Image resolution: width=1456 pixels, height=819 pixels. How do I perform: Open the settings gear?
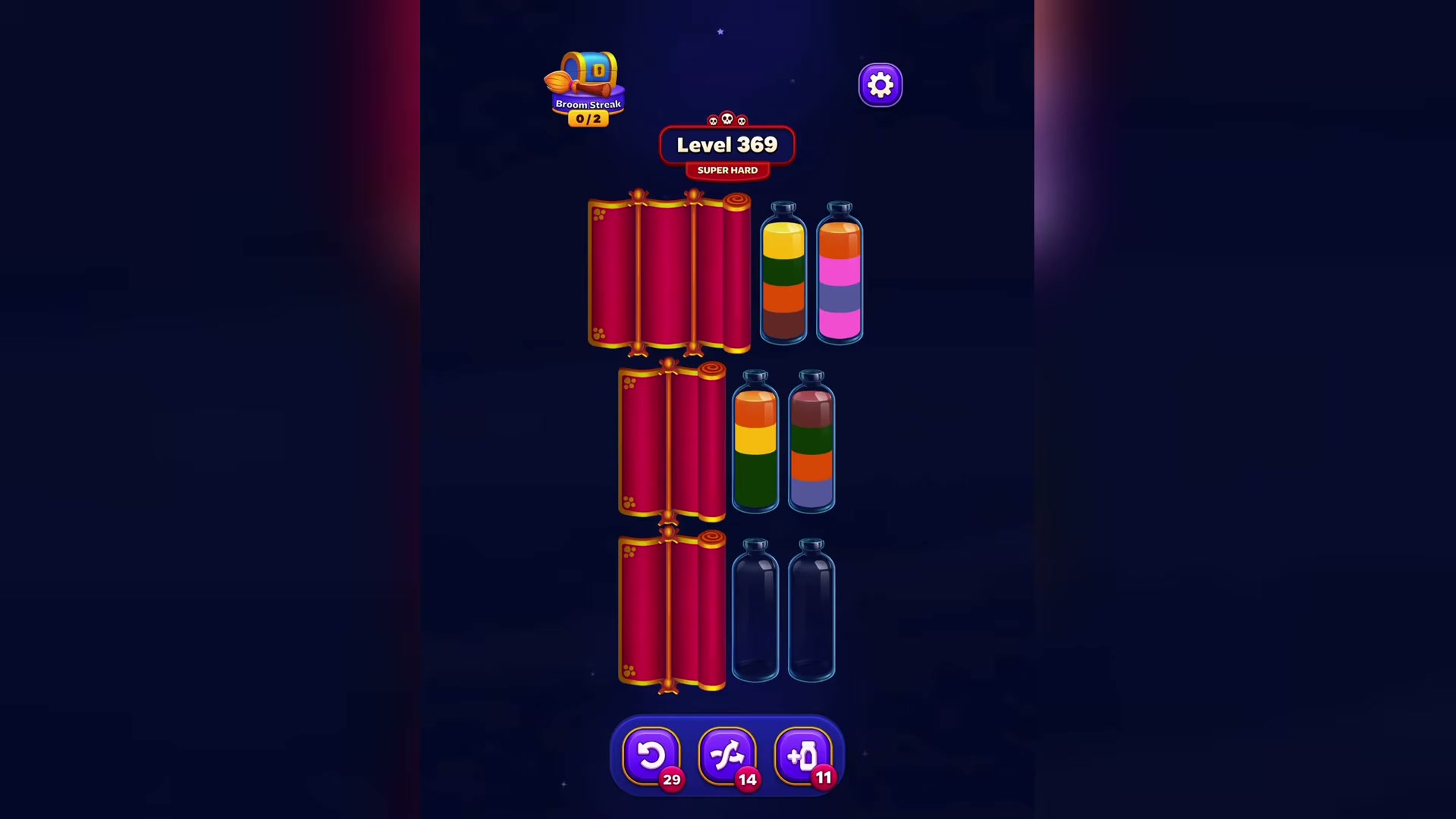(x=880, y=84)
